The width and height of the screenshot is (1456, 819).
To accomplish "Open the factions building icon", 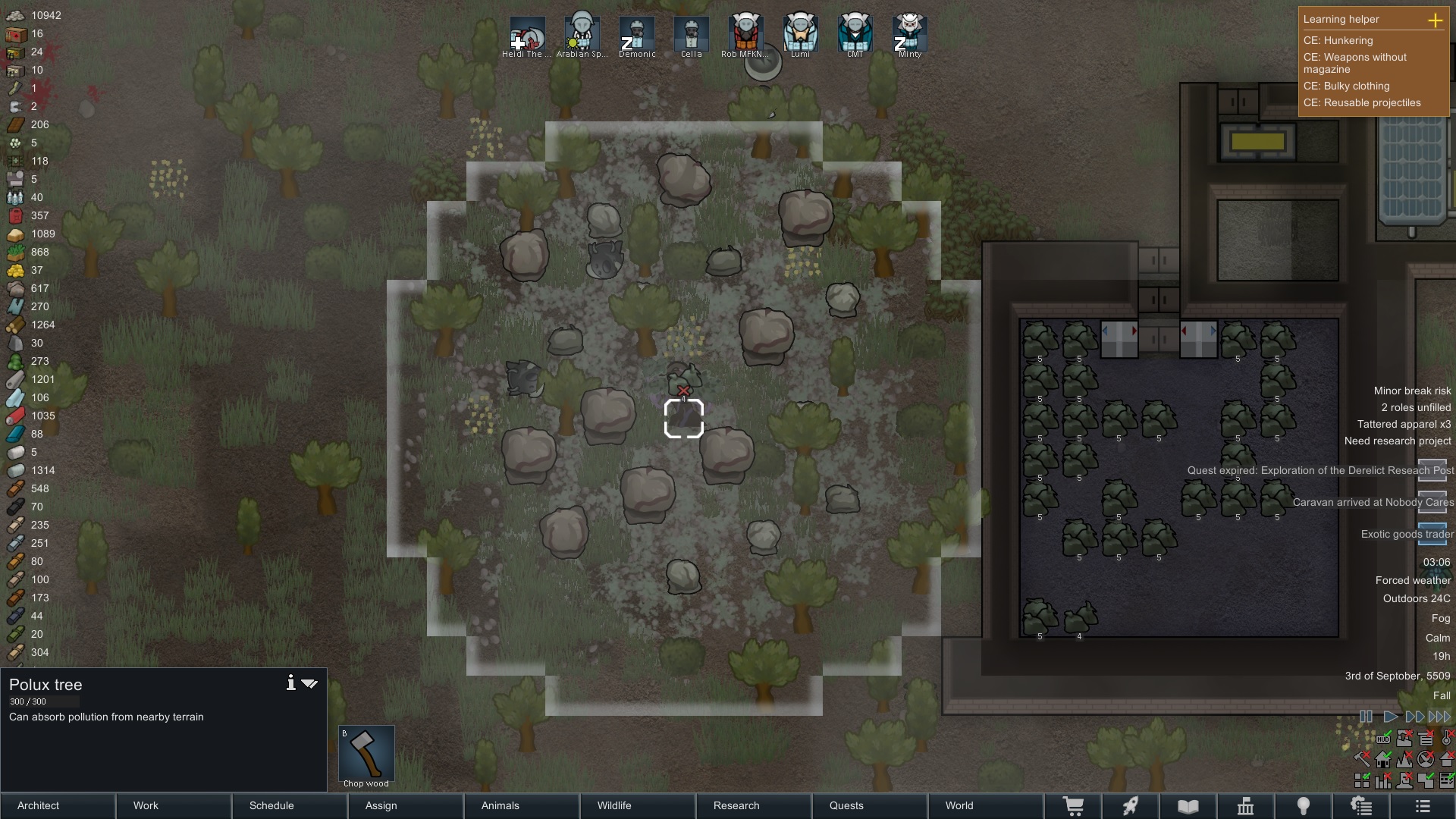I will tap(1246, 805).
